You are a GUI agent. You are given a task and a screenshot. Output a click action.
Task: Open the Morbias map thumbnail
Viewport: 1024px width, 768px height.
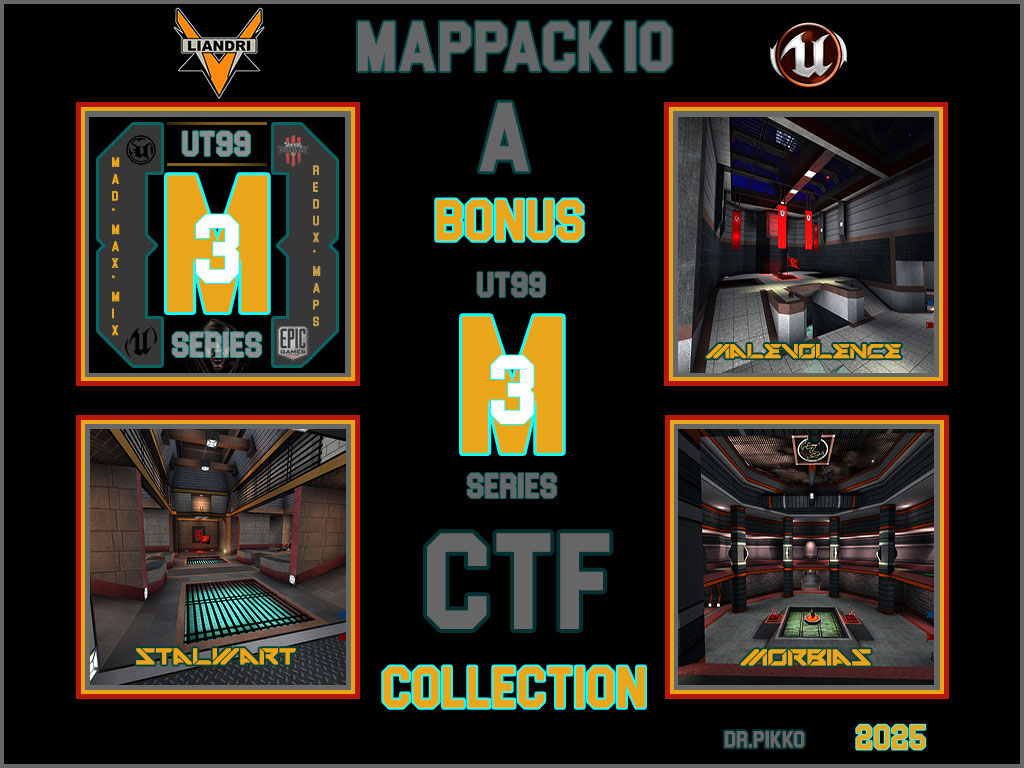click(x=806, y=557)
